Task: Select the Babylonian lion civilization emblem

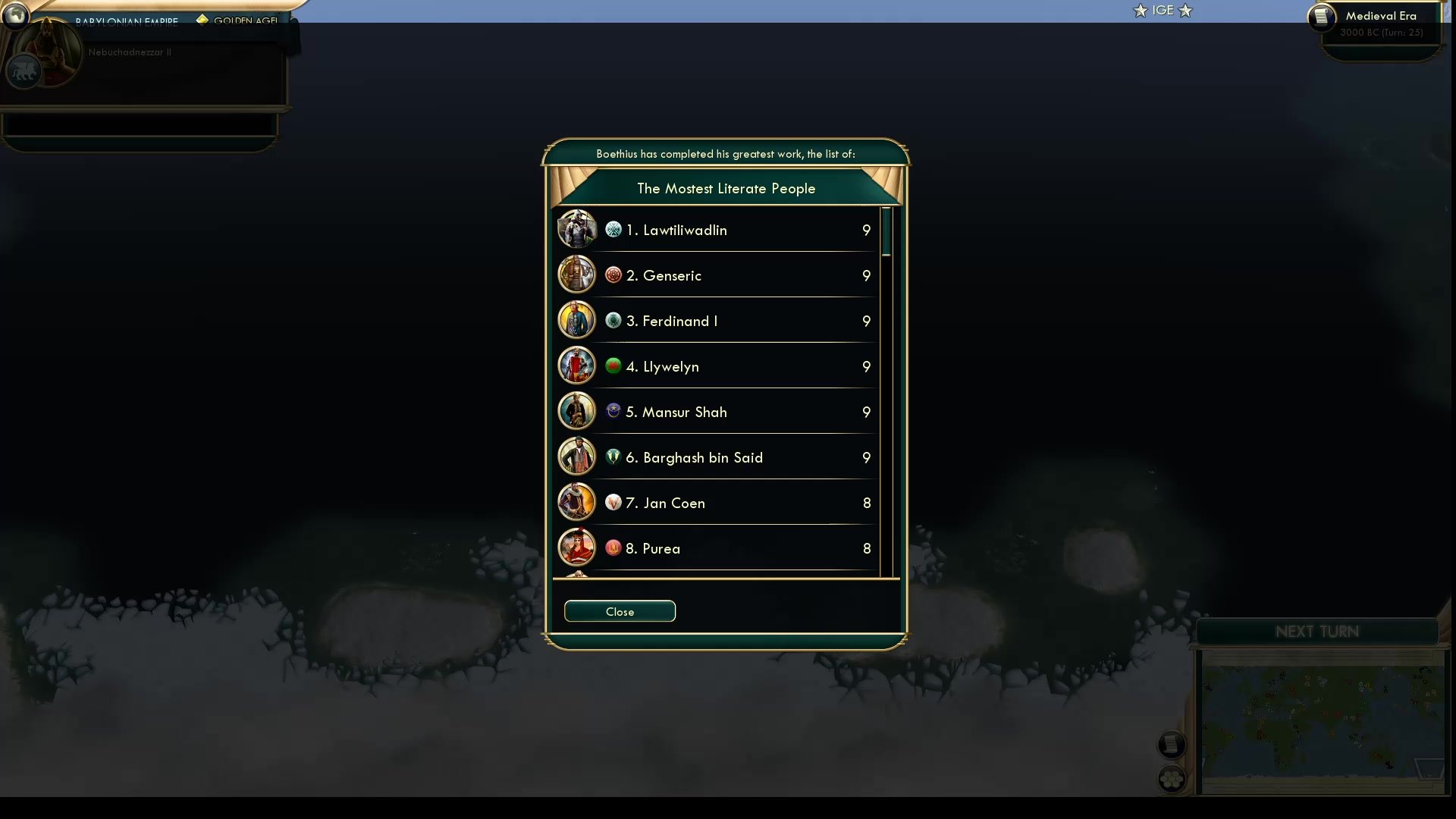Action: click(23, 71)
